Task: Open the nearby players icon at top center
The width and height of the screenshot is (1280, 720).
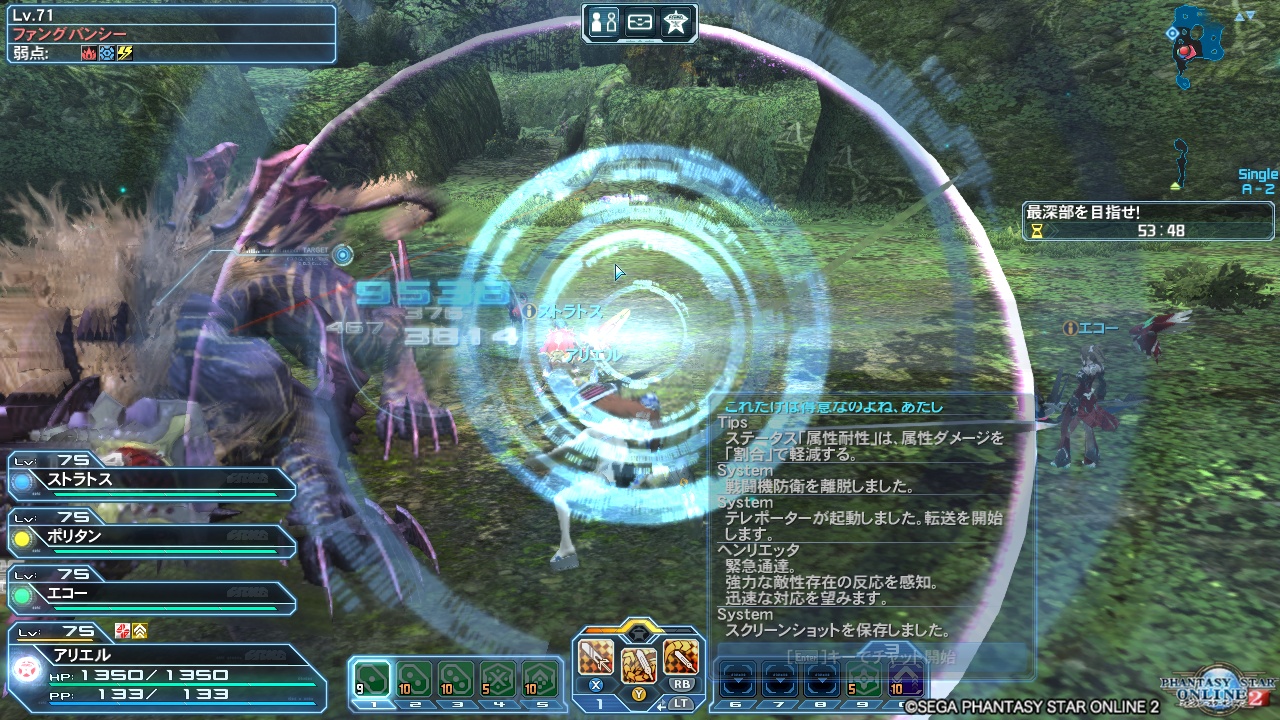Action: point(602,20)
